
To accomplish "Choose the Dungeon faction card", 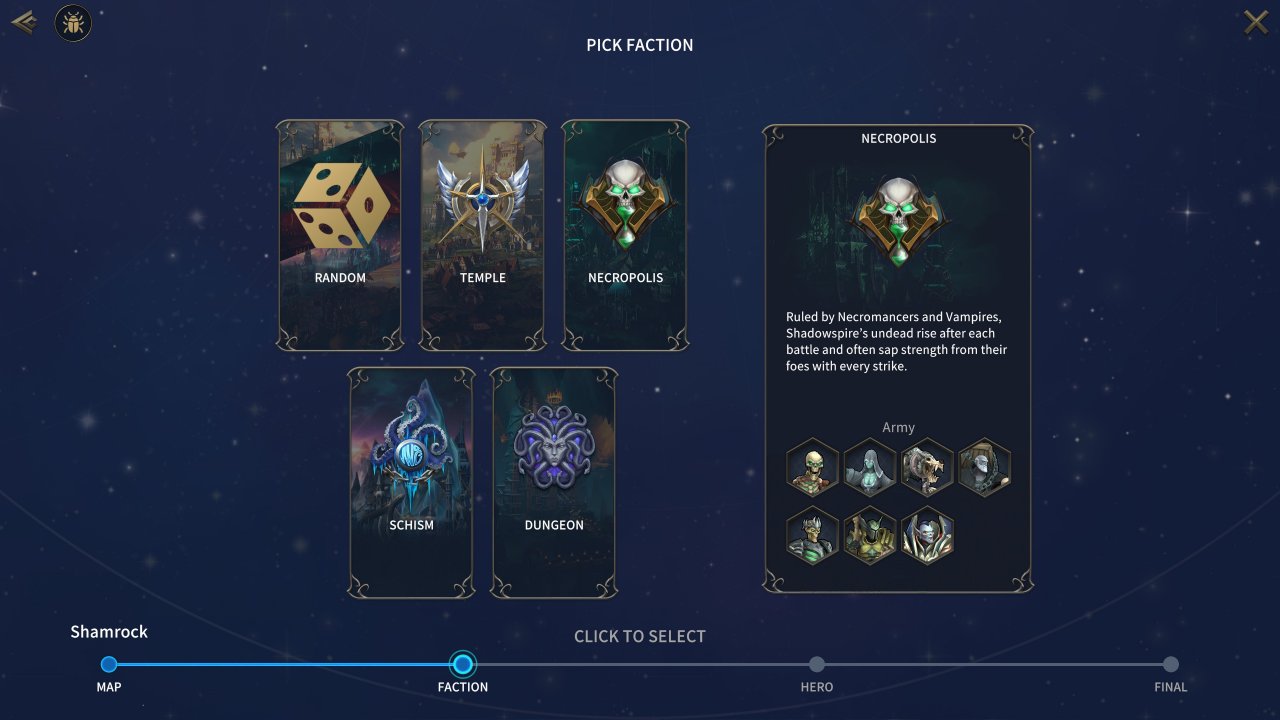I will [x=554, y=483].
